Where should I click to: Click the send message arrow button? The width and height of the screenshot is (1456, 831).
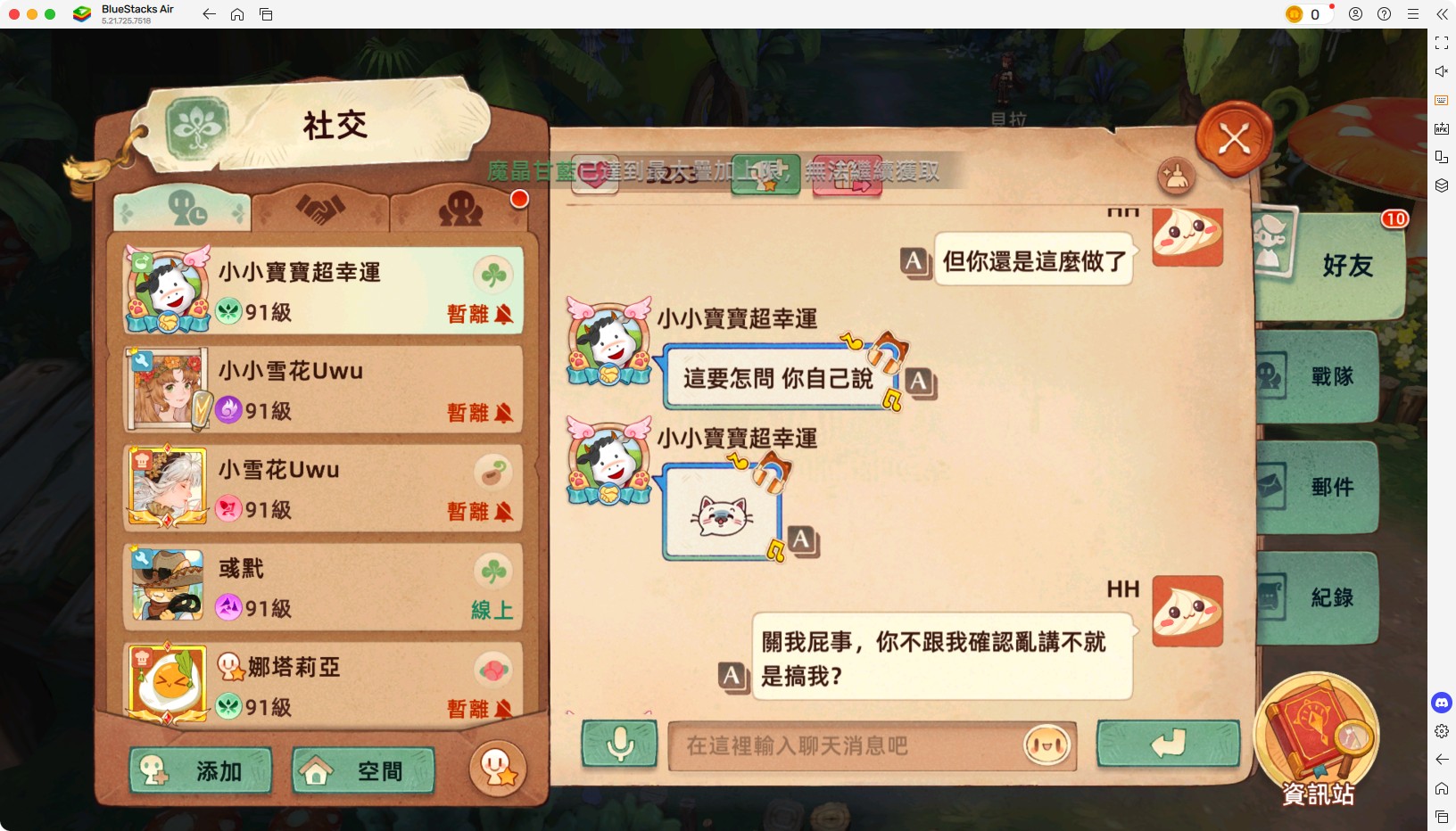coord(1169,745)
